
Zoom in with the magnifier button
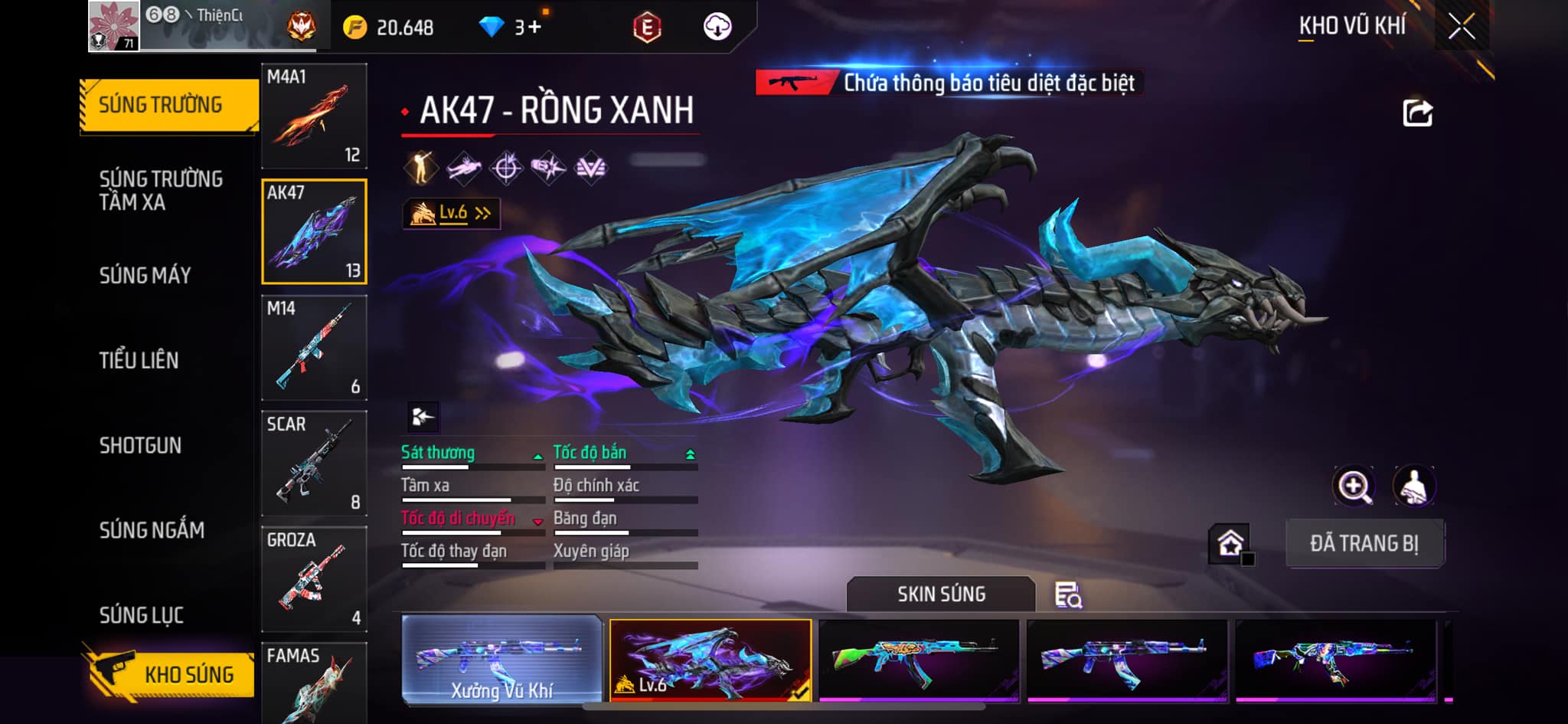pyautogui.click(x=1354, y=486)
